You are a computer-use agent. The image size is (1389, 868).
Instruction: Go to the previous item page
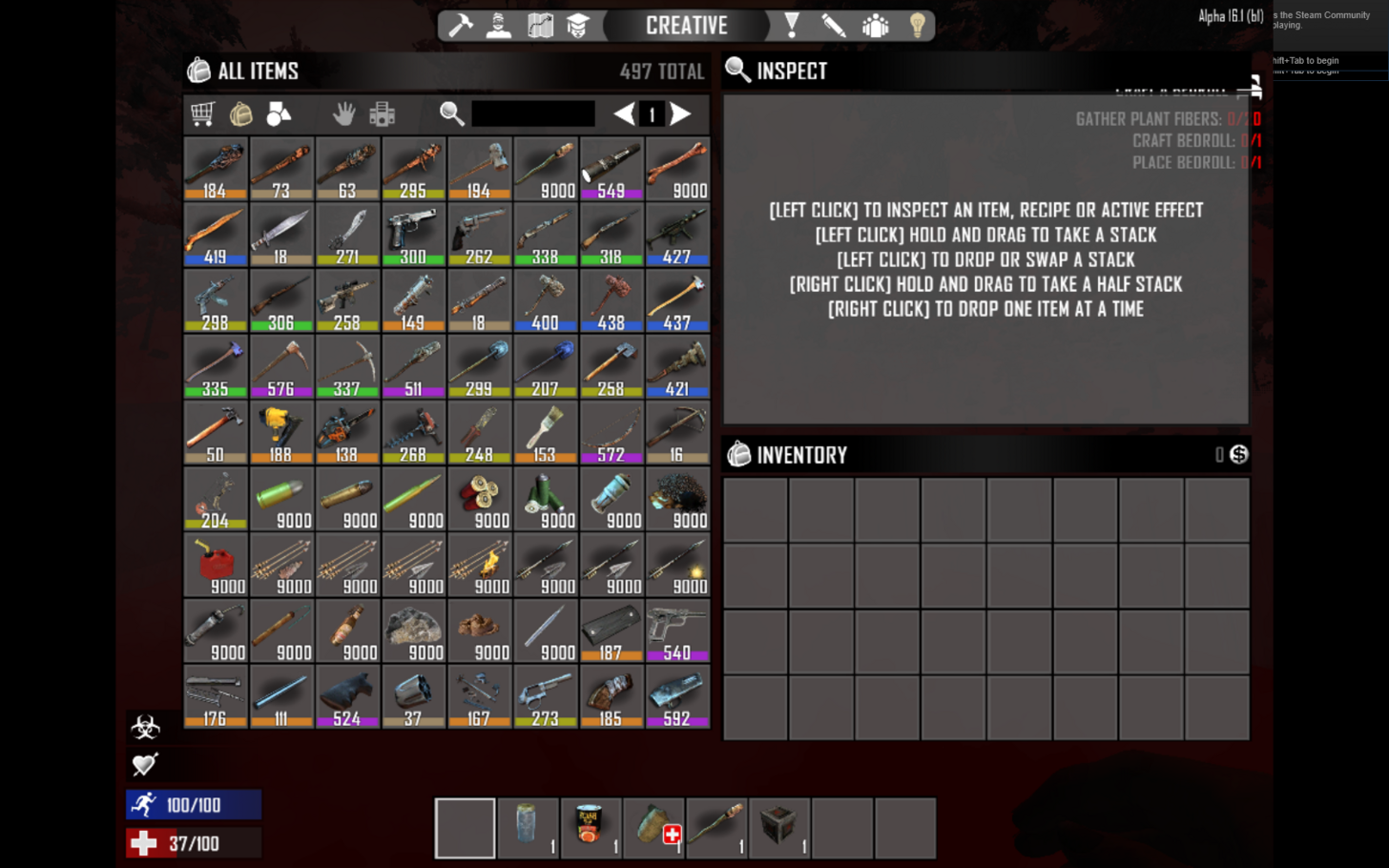tap(624, 114)
